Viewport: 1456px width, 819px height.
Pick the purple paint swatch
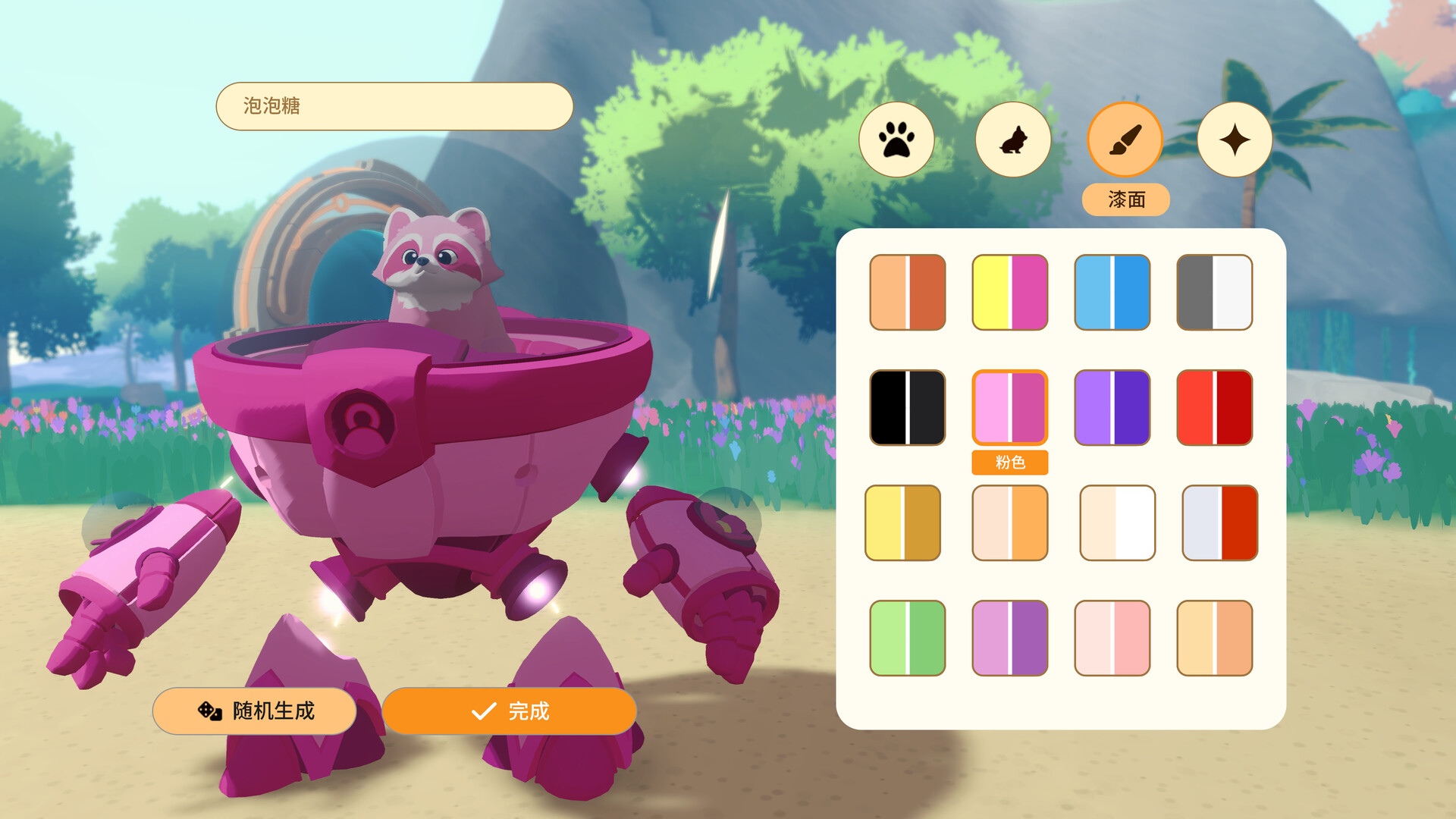(x=1112, y=406)
